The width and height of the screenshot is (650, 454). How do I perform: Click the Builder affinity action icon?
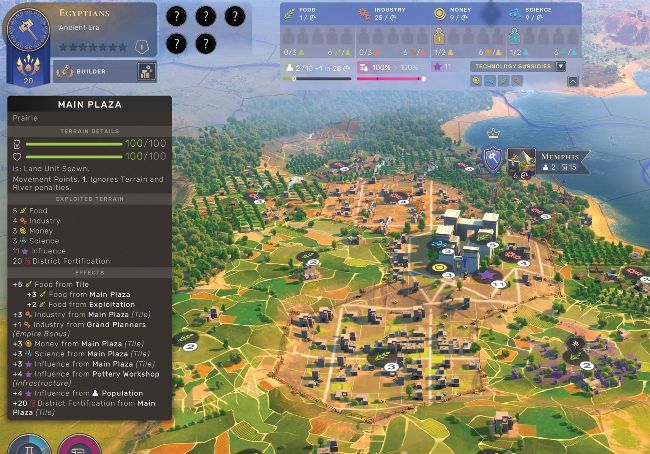tap(145, 72)
